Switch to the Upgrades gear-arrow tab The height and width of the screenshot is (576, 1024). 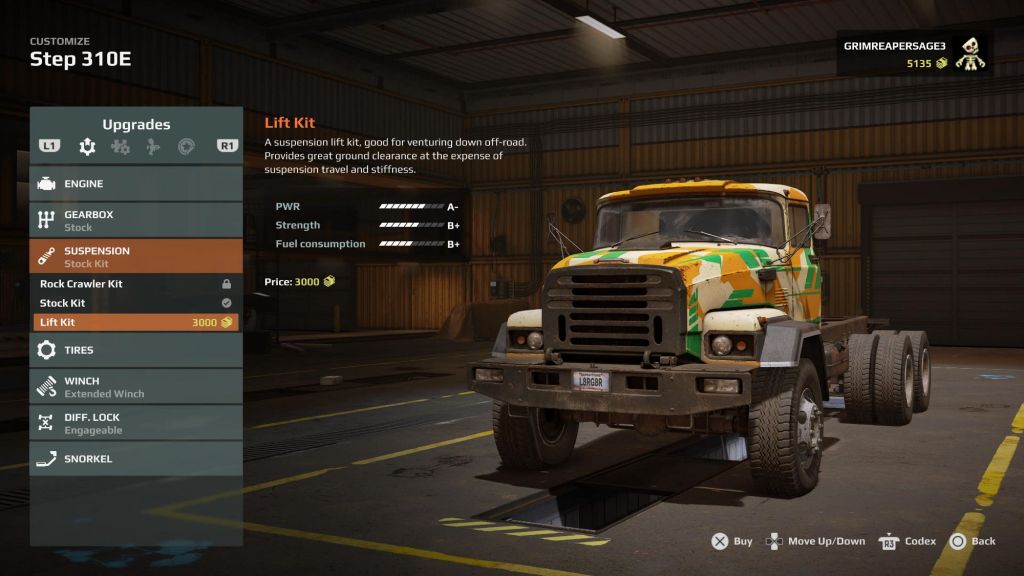click(x=88, y=147)
